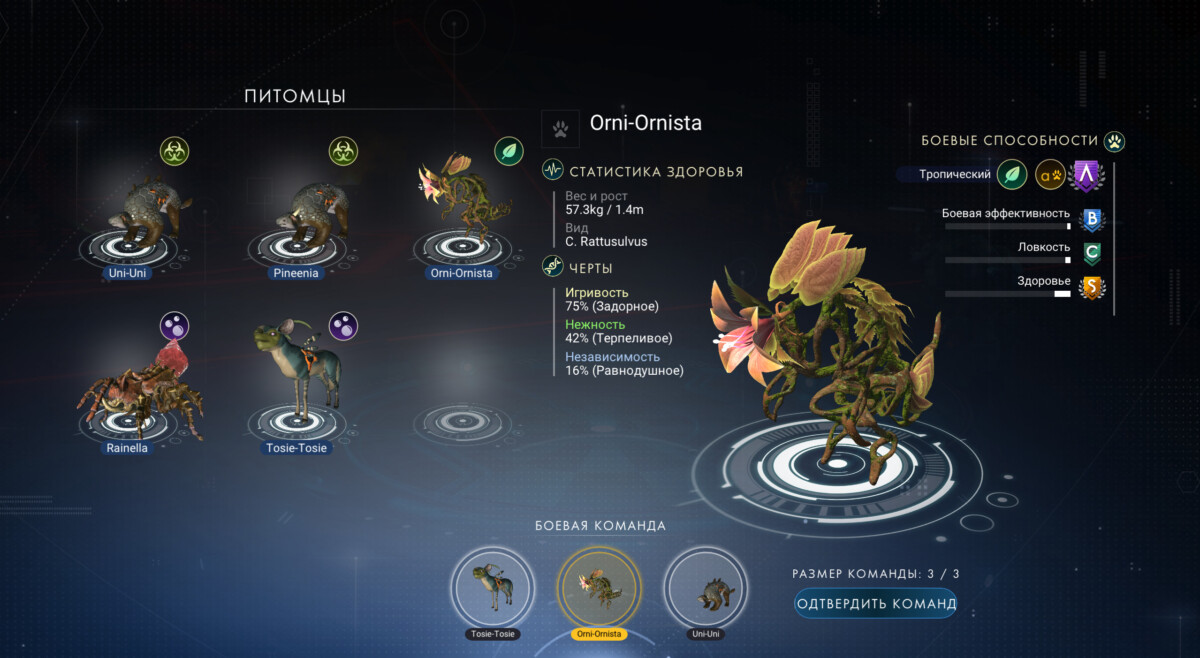Click the tropical leaf element icon
Viewport: 1200px width, 658px height.
pyautogui.click(x=1012, y=174)
